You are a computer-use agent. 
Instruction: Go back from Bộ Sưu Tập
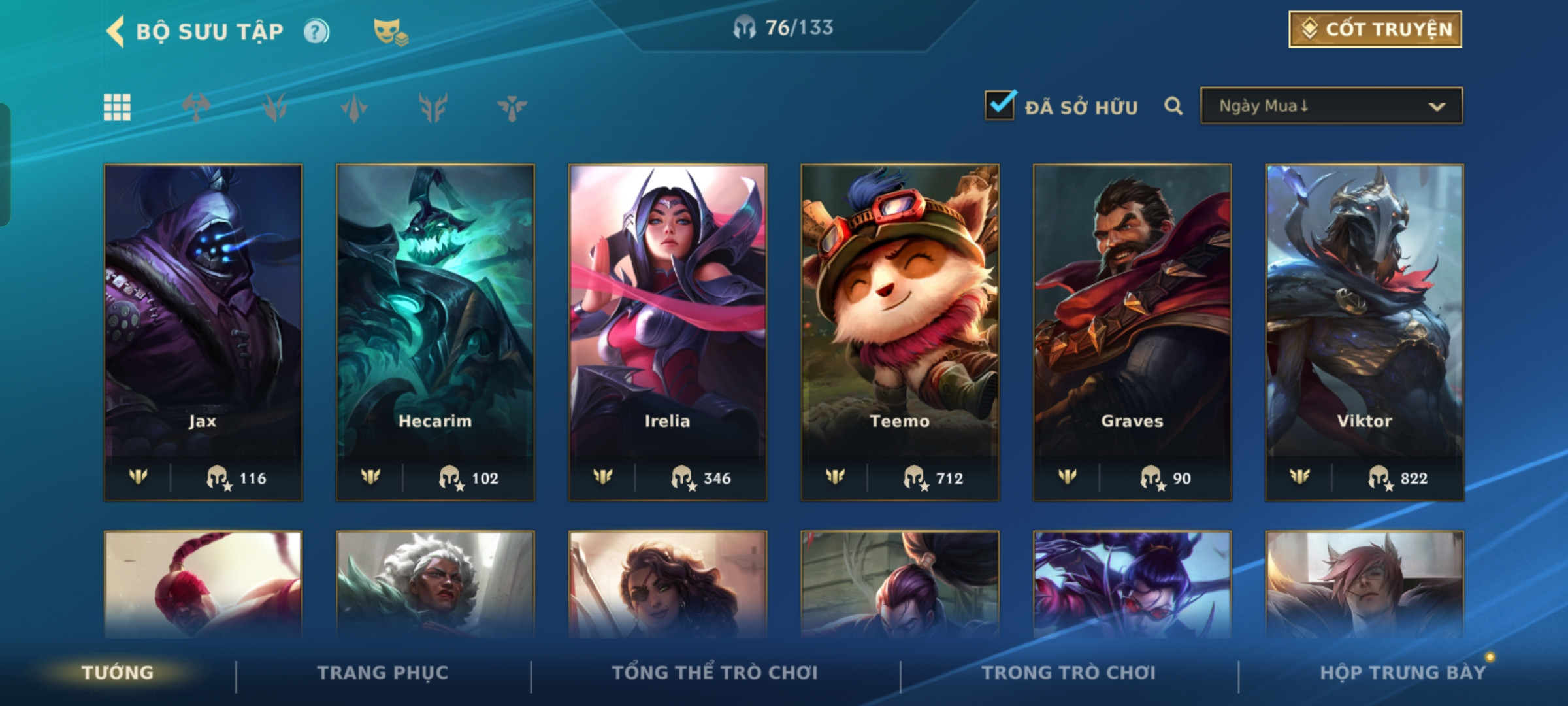[116, 31]
